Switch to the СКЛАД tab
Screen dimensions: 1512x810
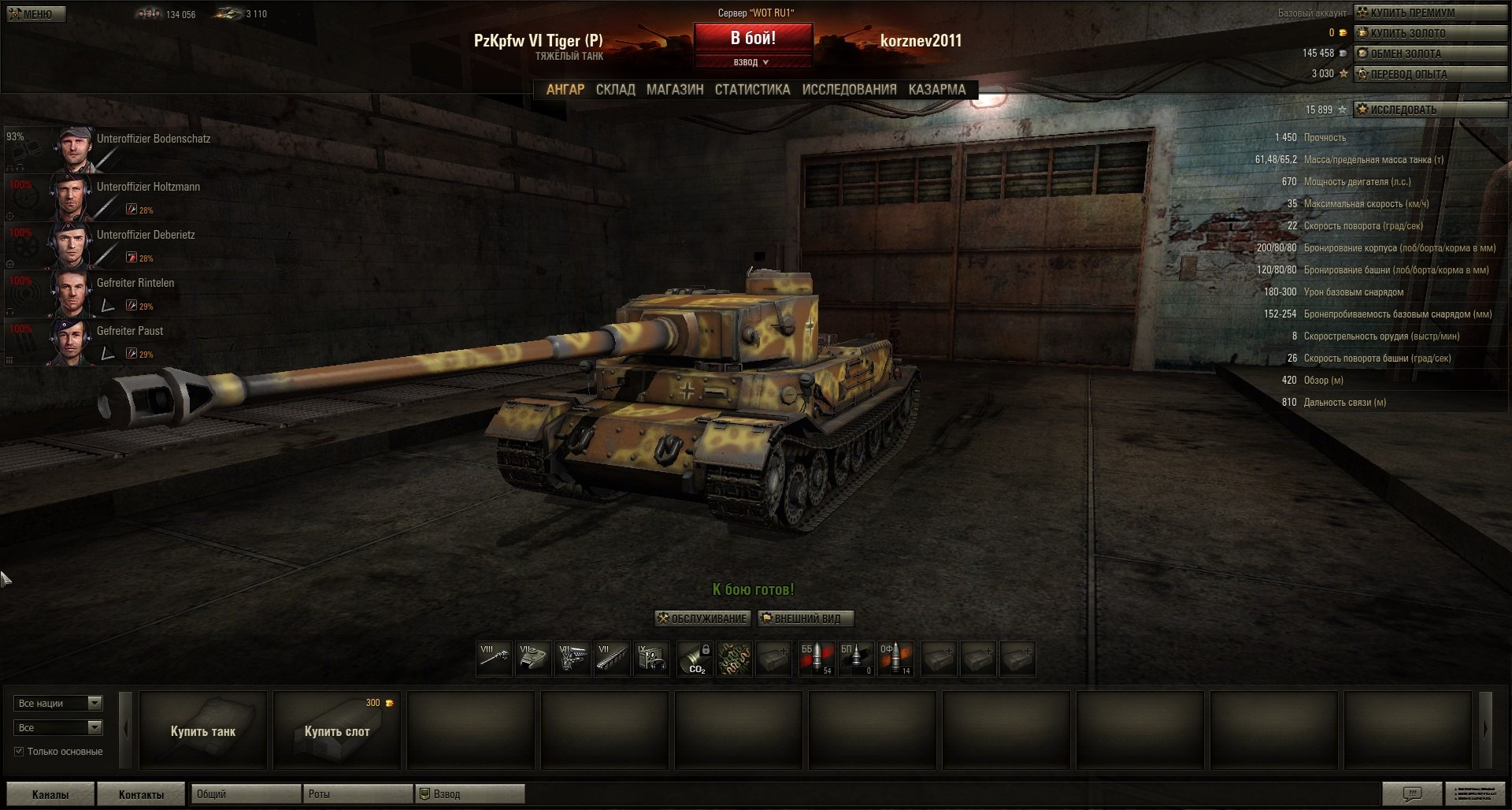(x=615, y=90)
